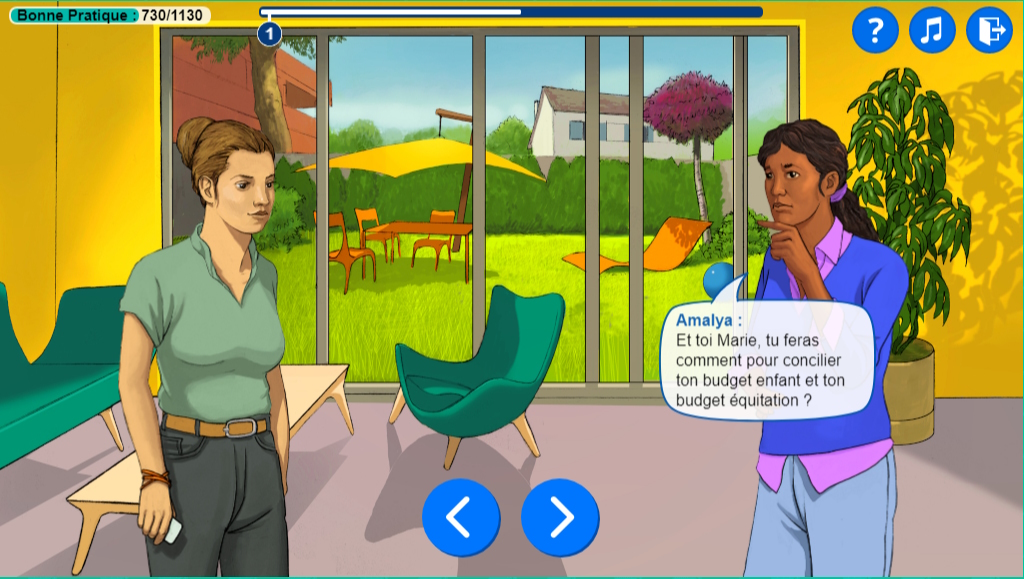
Task: Return to previous dialogue with left arrow
Action: pos(461,517)
